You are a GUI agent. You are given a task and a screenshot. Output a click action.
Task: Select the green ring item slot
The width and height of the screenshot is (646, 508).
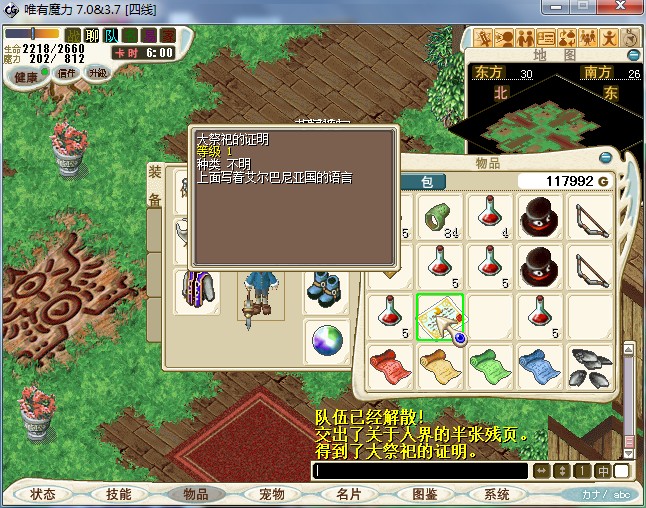tap(440, 217)
